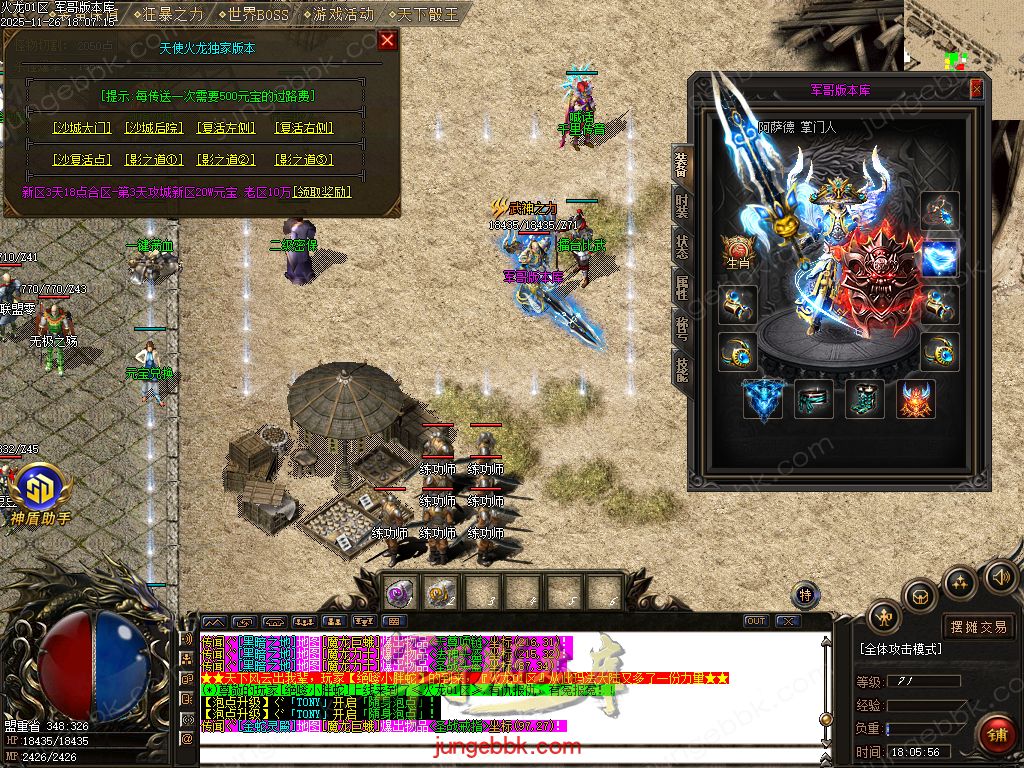
Task: Claim reward via 领取奖励 link
Action: click(x=321, y=191)
